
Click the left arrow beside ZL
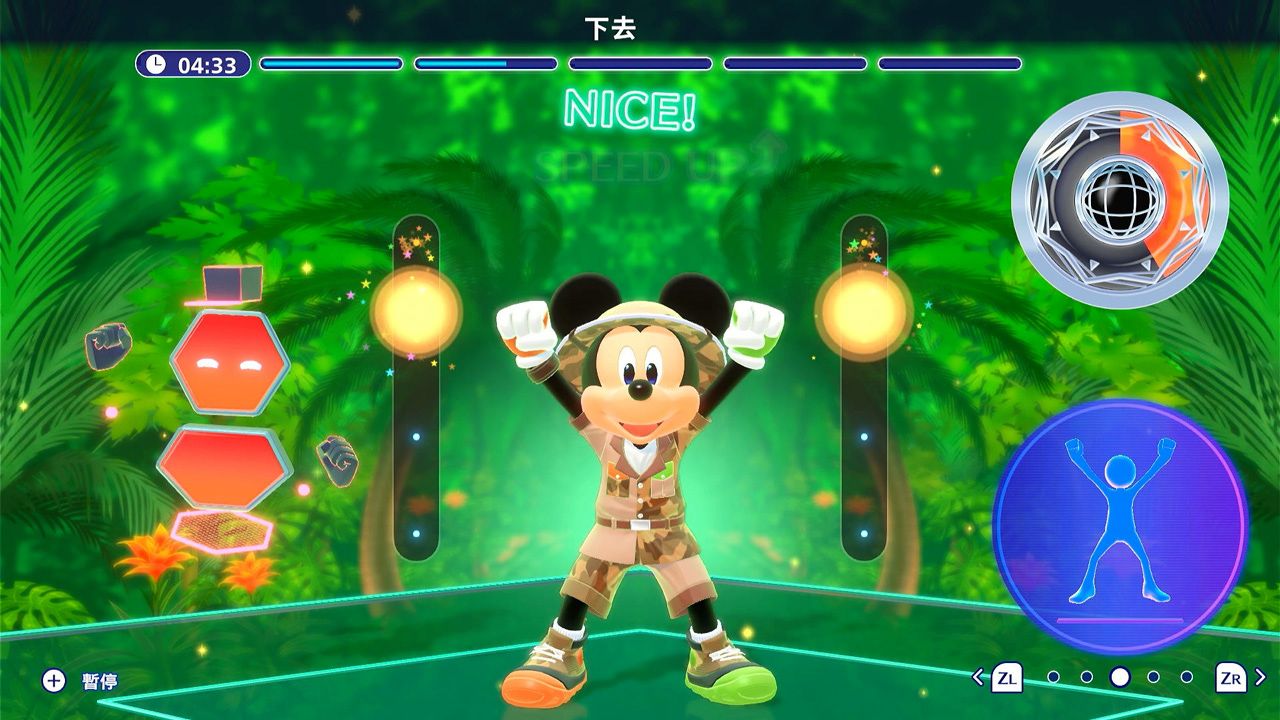[978, 677]
